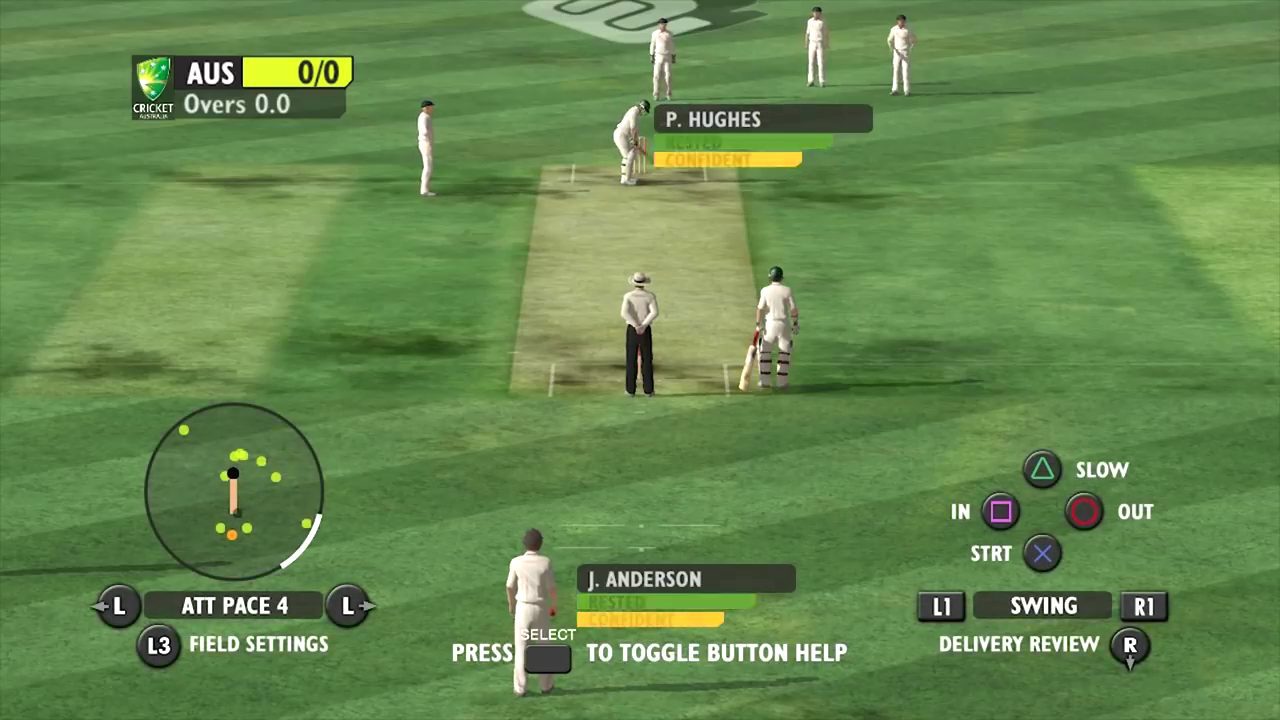Click the Circle OUT icon
The image size is (1280, 720).
[x=1085, y=512]
